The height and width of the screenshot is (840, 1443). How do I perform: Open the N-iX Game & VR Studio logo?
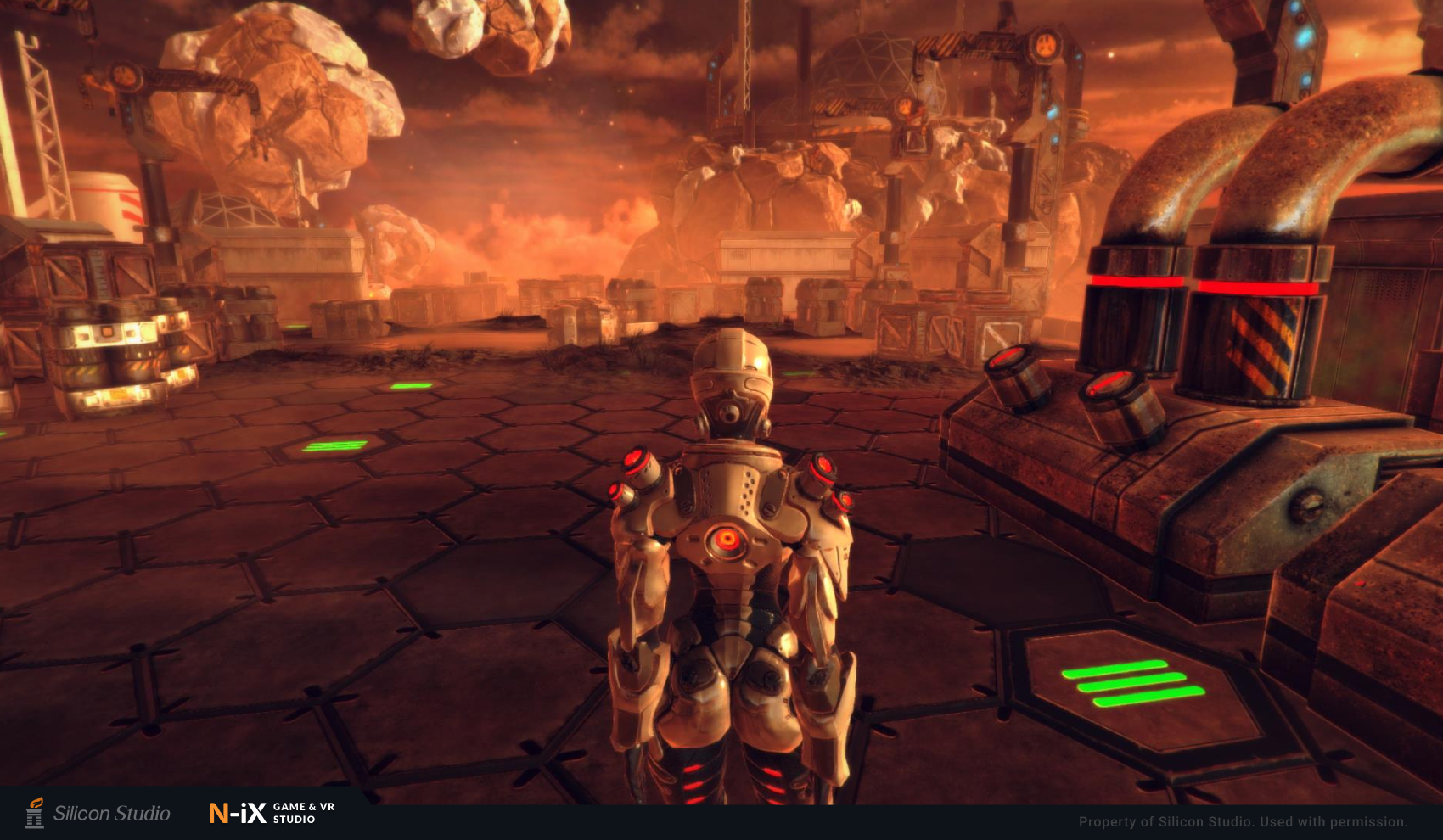click(272, 813)
